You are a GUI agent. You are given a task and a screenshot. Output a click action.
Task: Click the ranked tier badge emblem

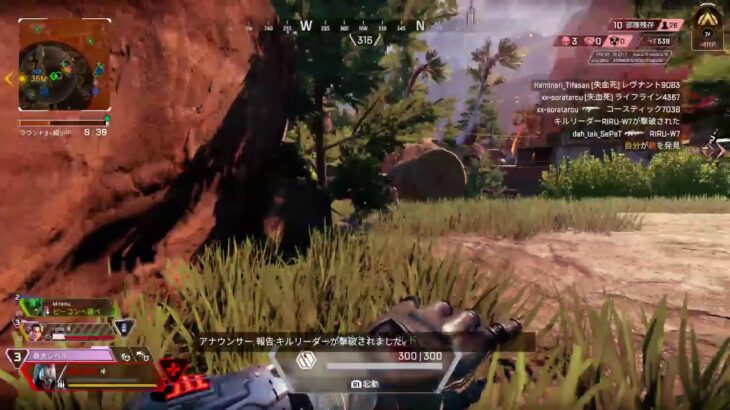(708, 22)
